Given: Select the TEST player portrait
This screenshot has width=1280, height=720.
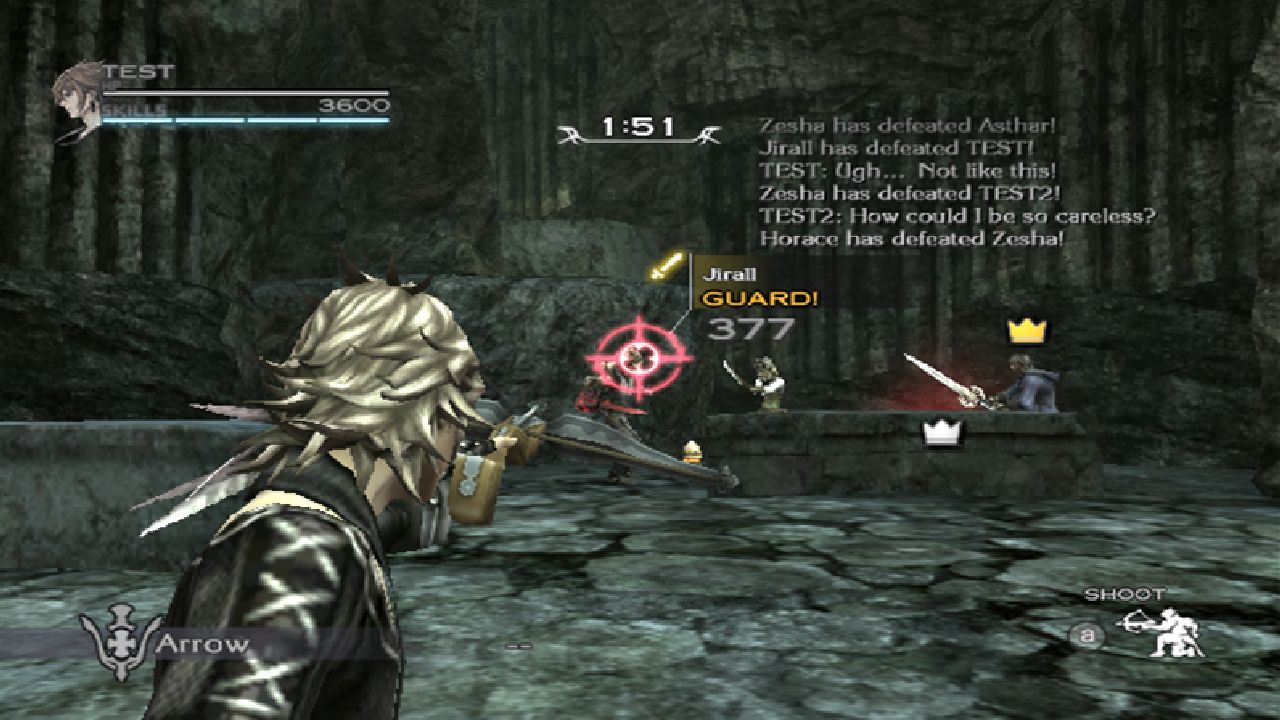Looking at the screenshot, I should coord(78,99).
